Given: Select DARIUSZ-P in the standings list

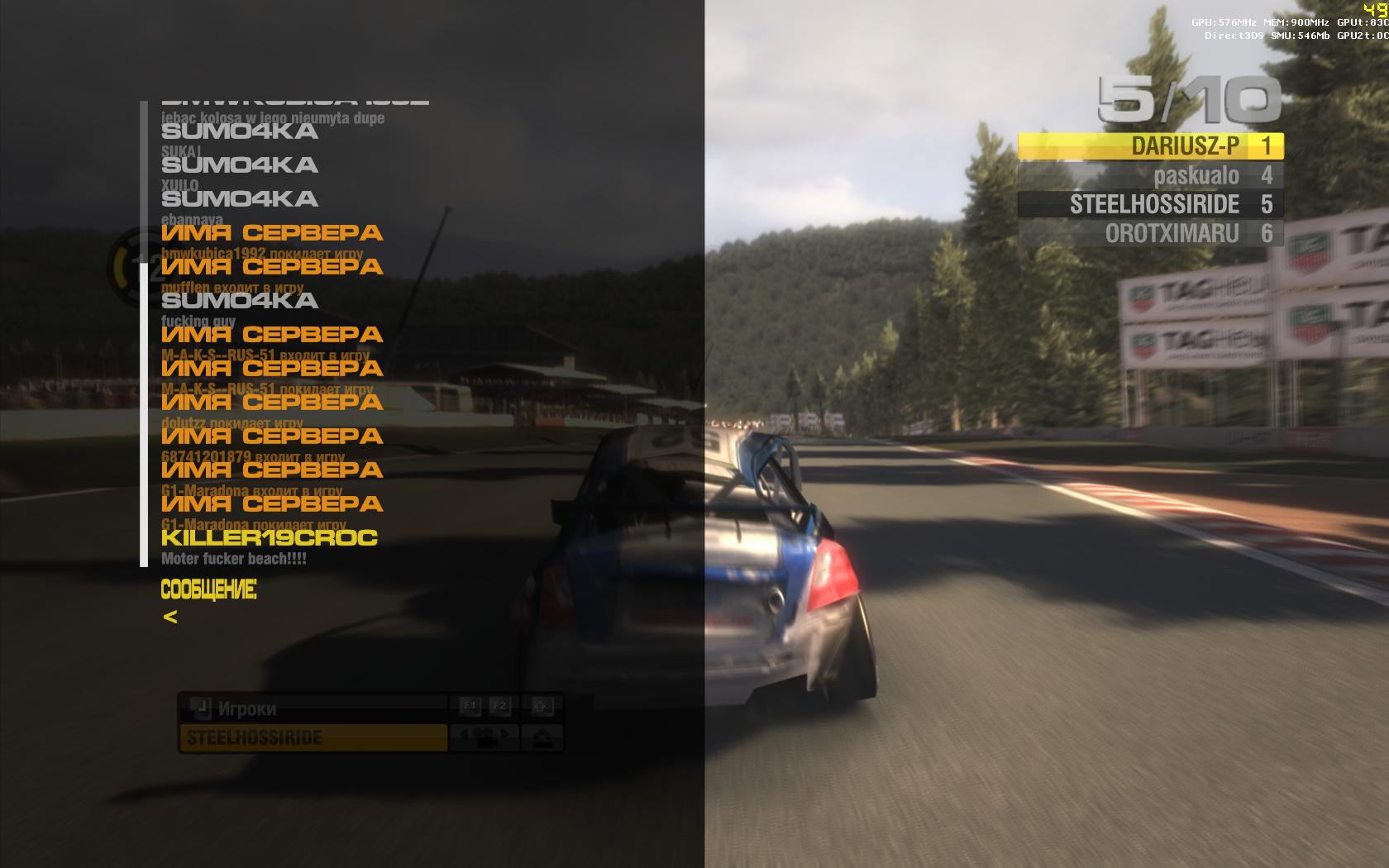Looking at the screenshot, I should 1150,146.
